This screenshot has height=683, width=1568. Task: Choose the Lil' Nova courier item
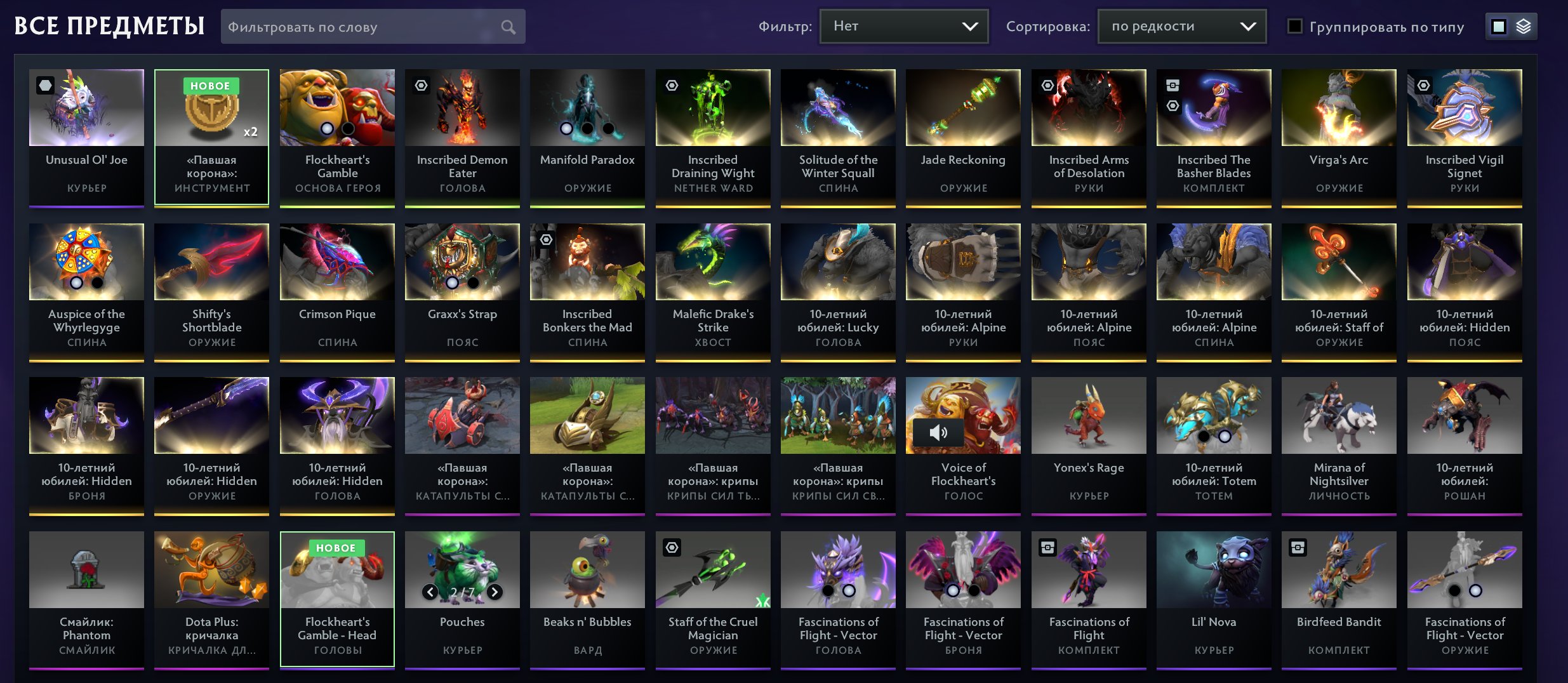click(1214, 600)
